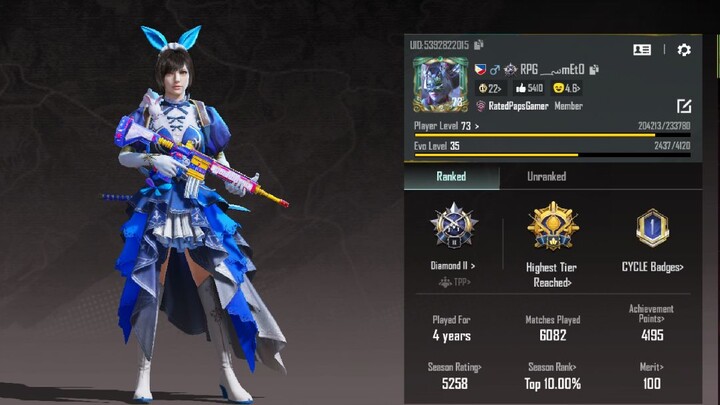The width and height of the screenshot is (720, 405).
Task: Select the Ranked tab
Action: click(451, 177)
